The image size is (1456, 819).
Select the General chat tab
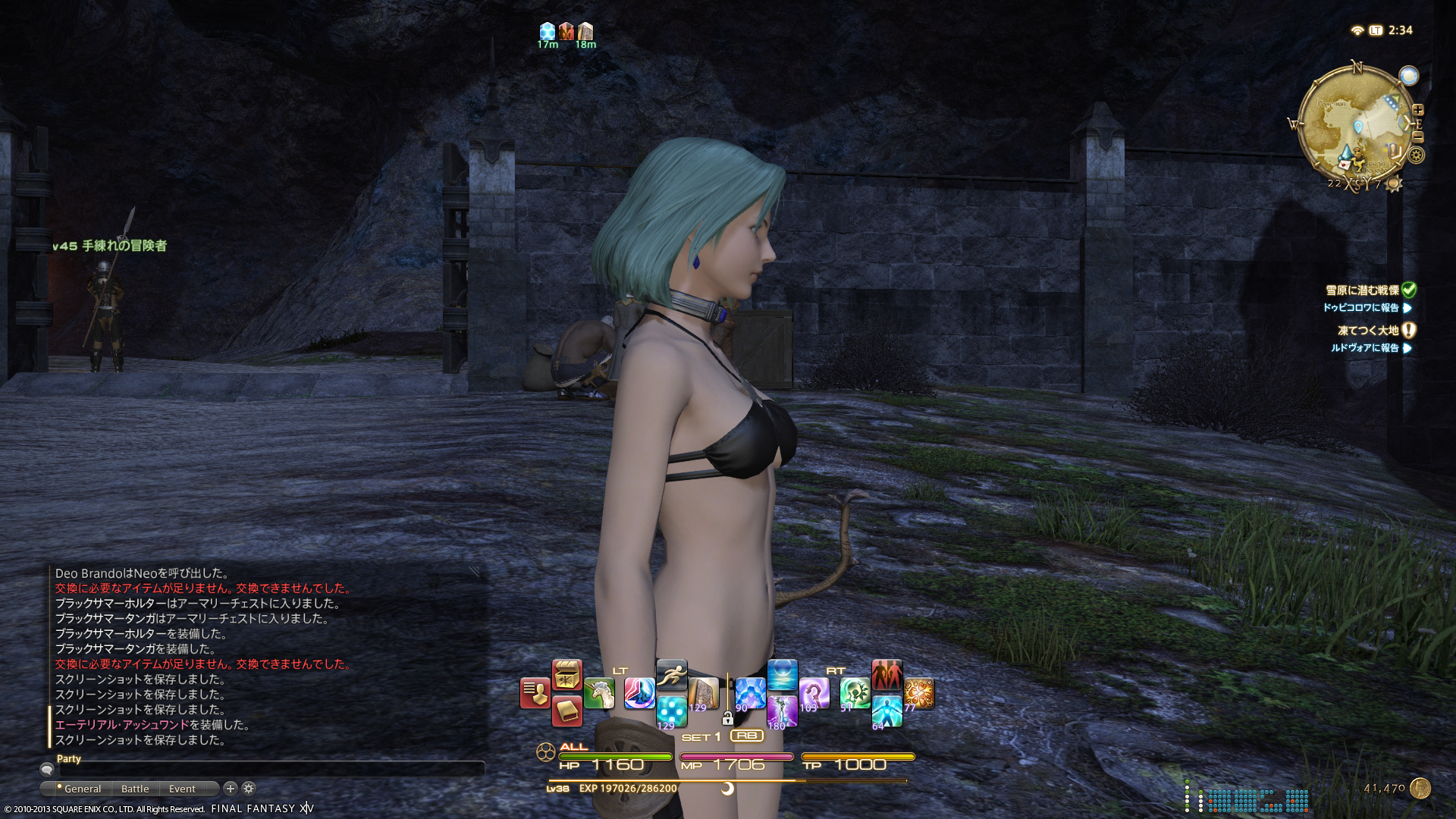[x=82, y=789]
